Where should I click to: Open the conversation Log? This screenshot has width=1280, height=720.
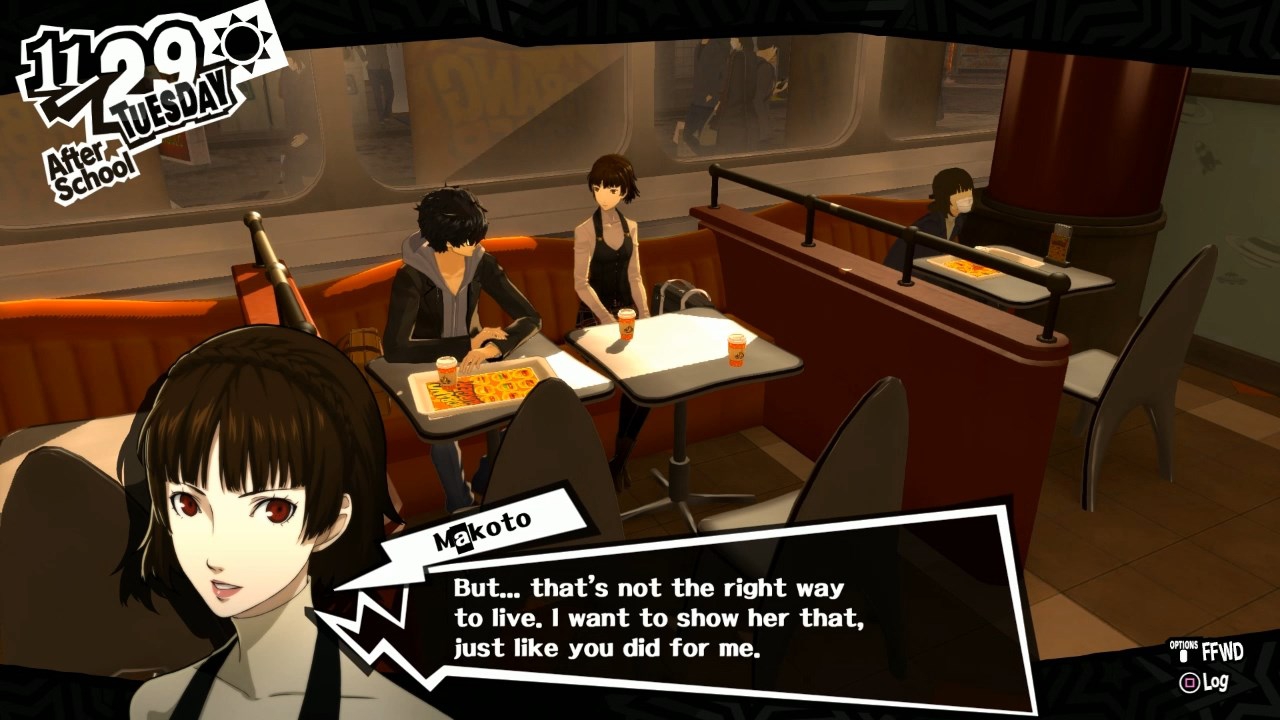point(1204,683)
